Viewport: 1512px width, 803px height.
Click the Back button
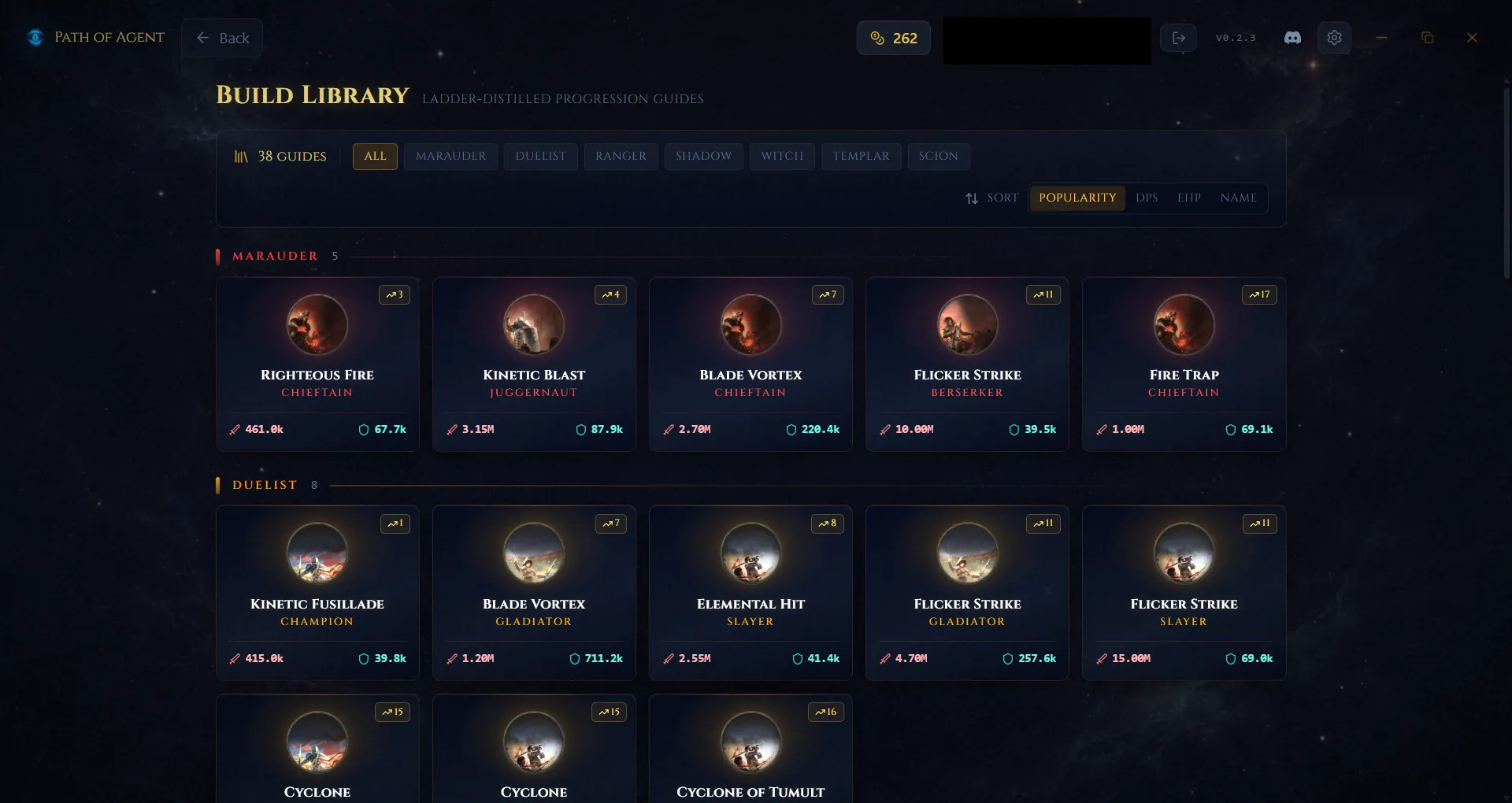pyautogui.click(x=222, y=37)
